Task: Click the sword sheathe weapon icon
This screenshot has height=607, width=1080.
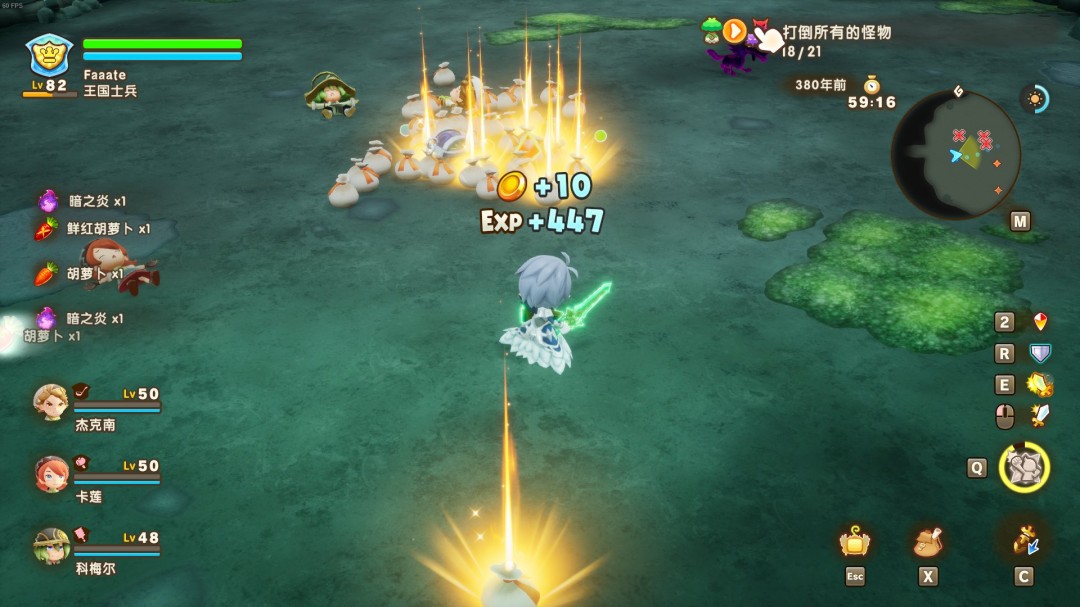Action: point(1023,541)
